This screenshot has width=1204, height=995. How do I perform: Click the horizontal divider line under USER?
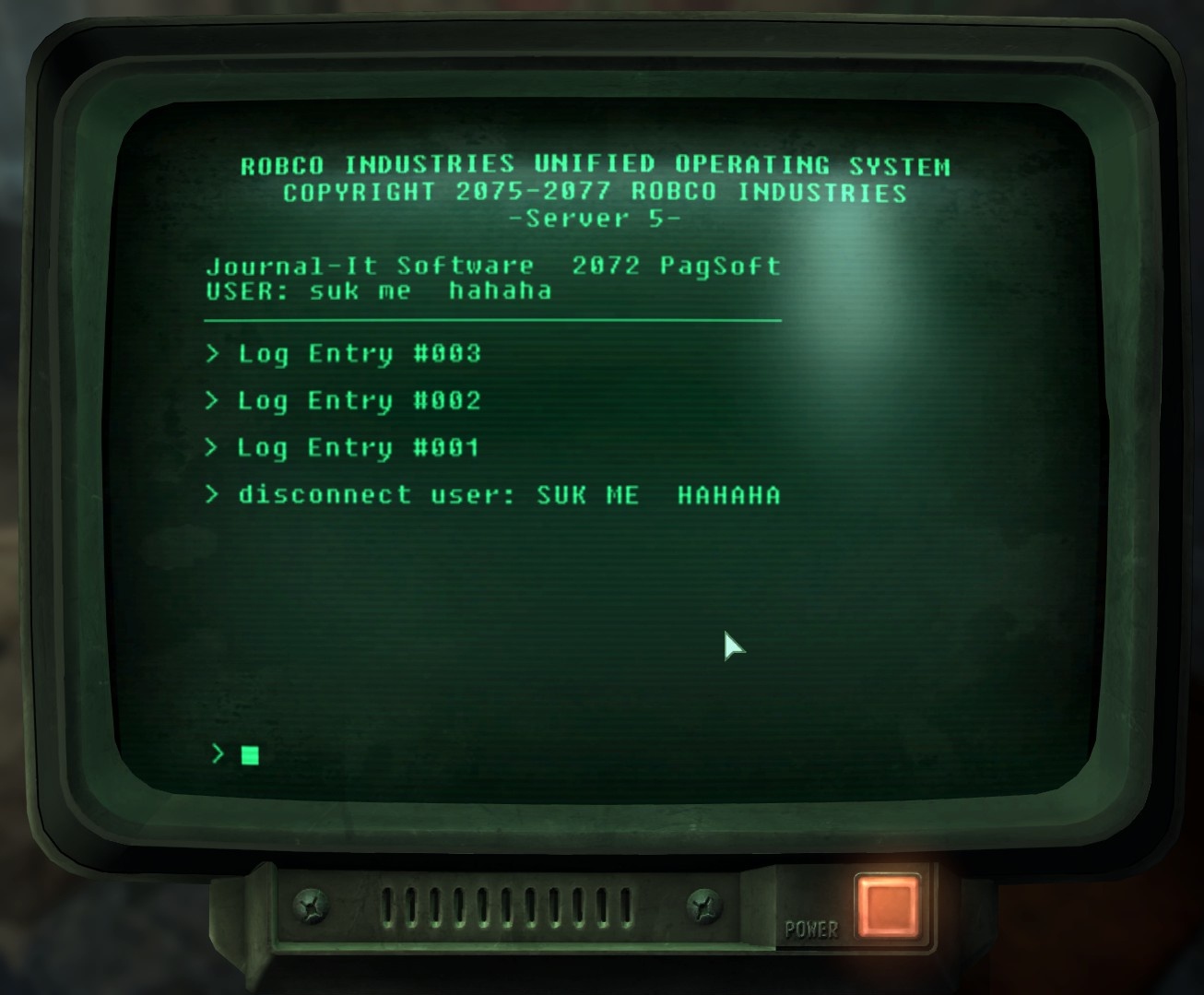493,321
